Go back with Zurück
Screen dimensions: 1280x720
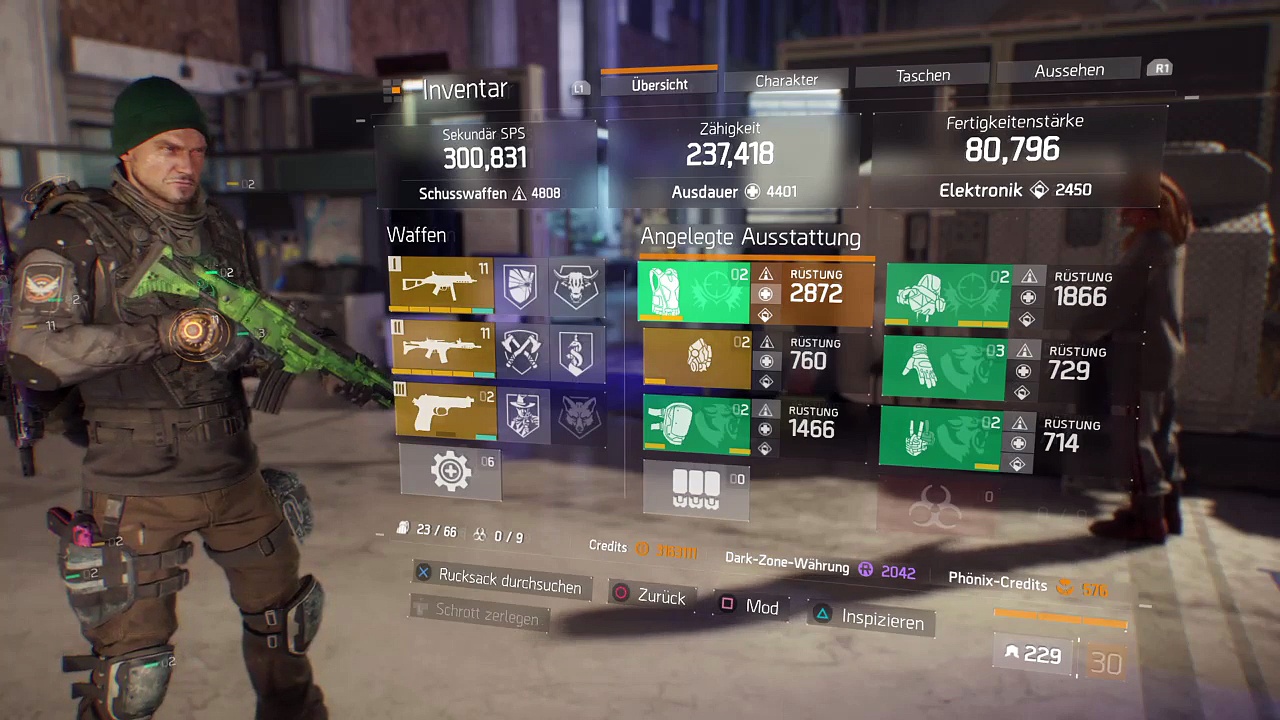pos(650,595)
